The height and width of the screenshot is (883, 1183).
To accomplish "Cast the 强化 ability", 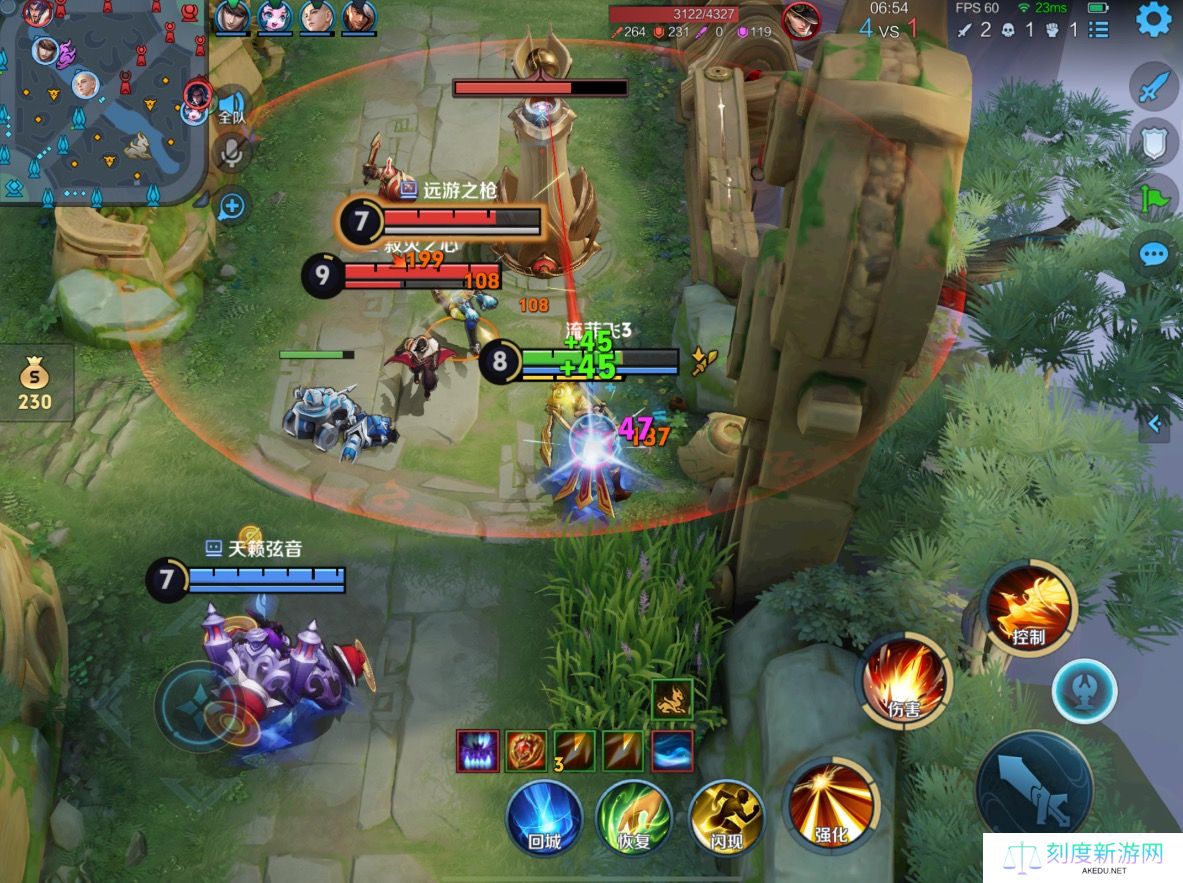I will [x=832, y=805].
